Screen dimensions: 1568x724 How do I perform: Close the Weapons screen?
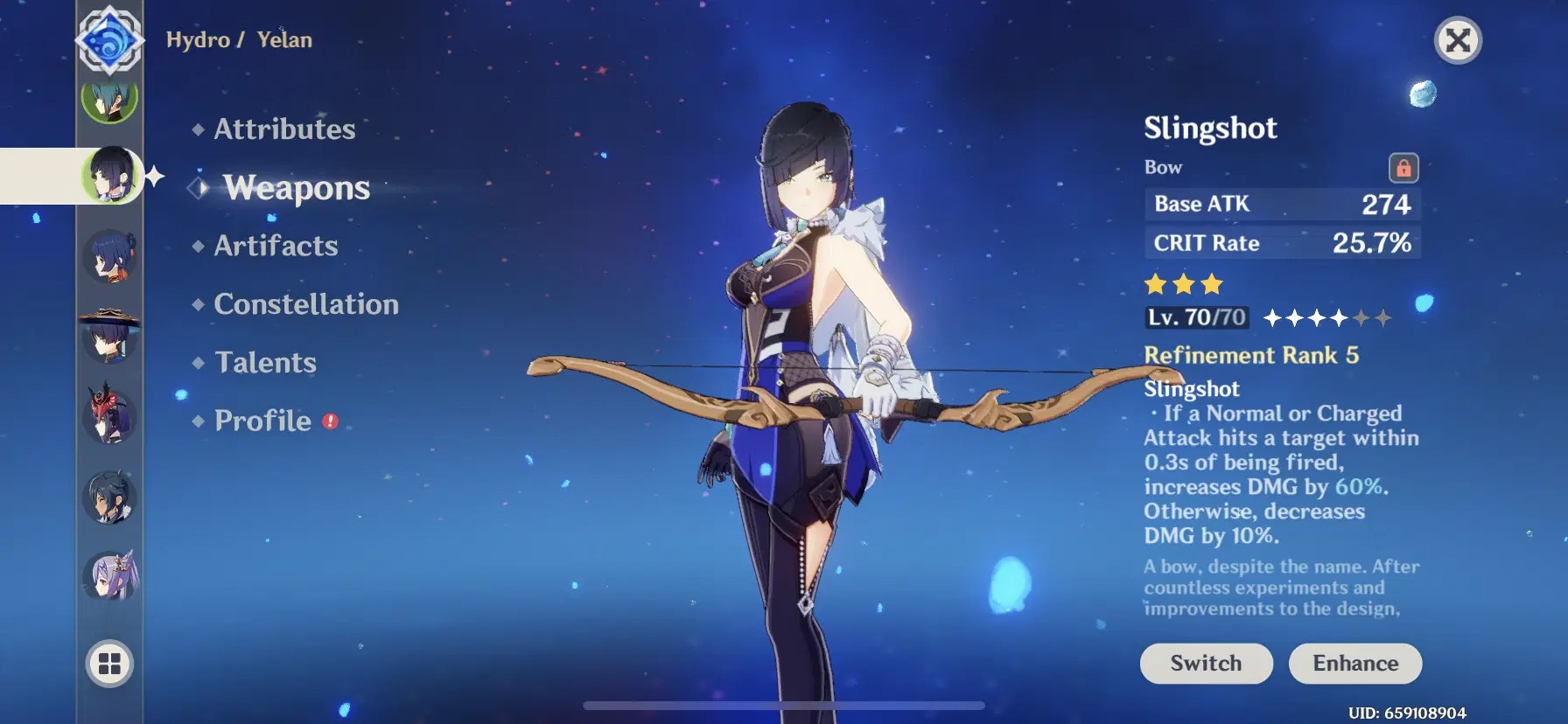[x=1457, y=40]
